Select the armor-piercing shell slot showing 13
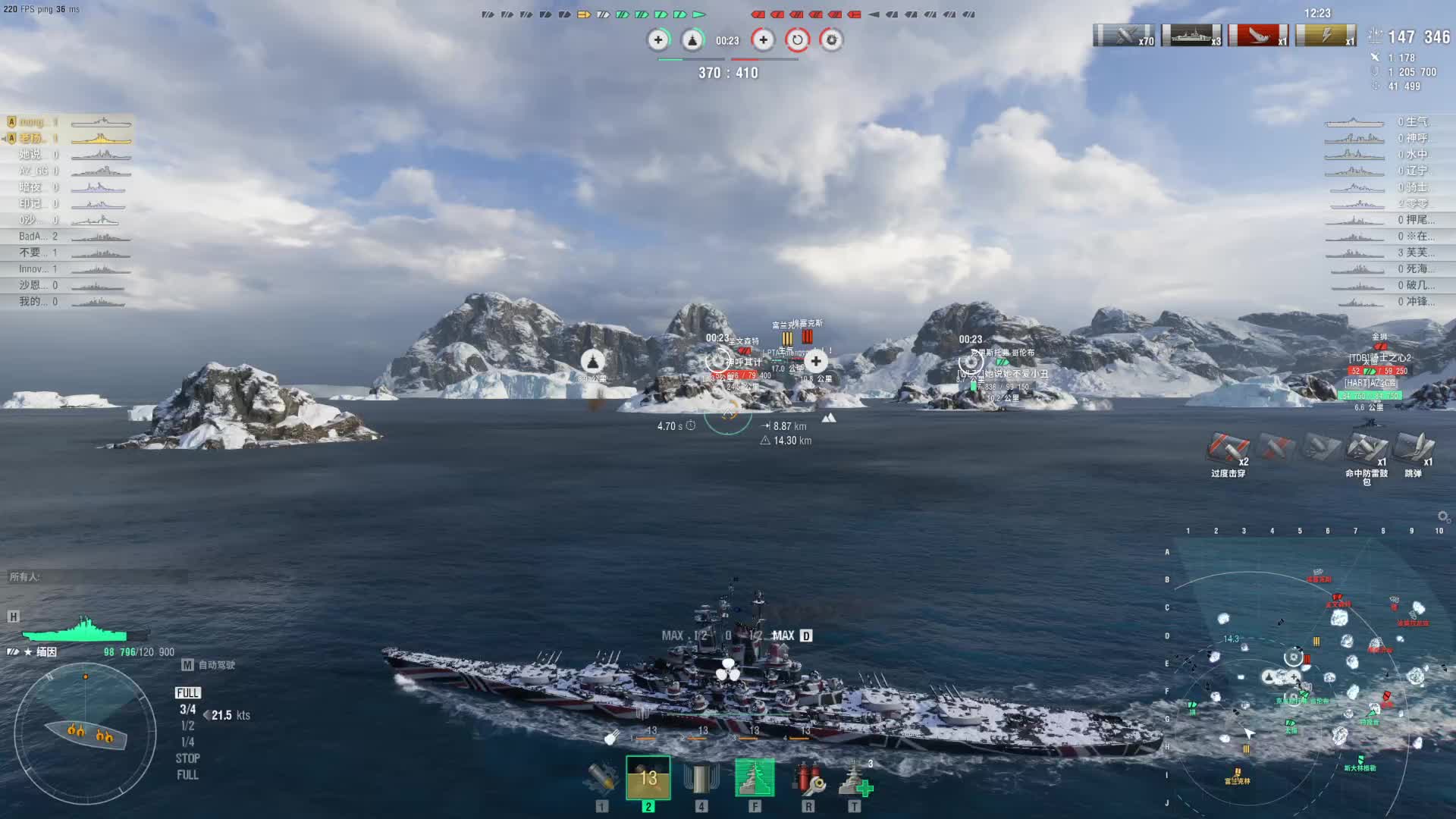The image size is (1456, 819). click(648, 778)
